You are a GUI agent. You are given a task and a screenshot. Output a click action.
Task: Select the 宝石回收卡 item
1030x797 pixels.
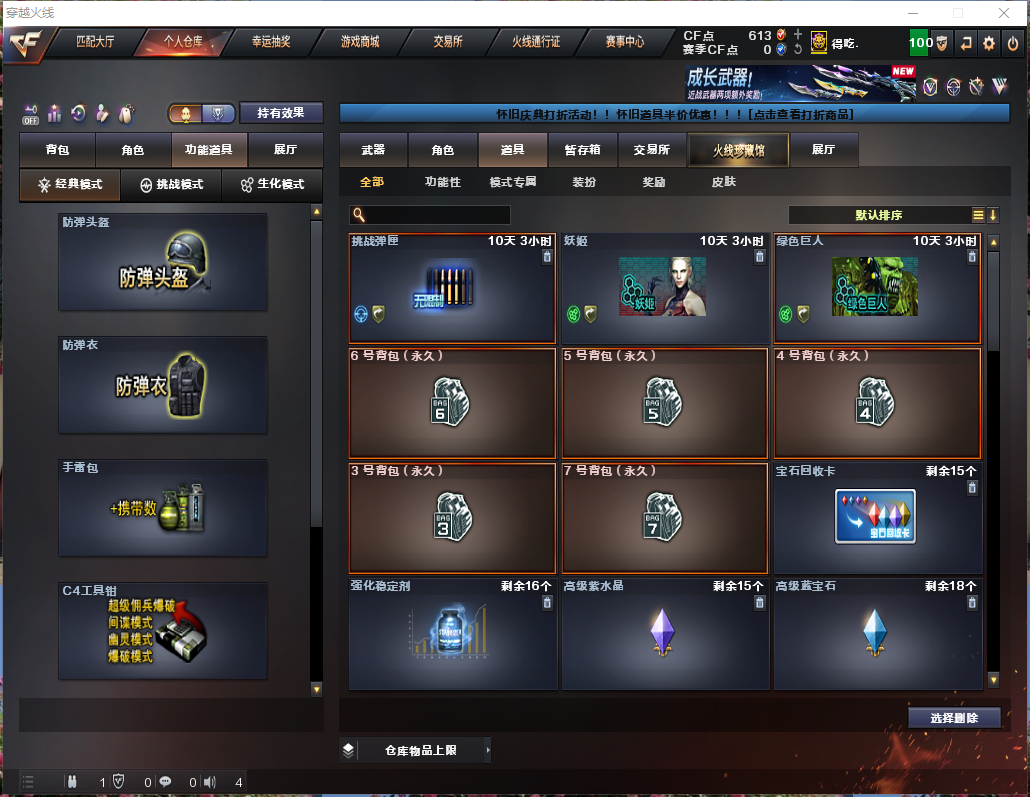point(876,516)
